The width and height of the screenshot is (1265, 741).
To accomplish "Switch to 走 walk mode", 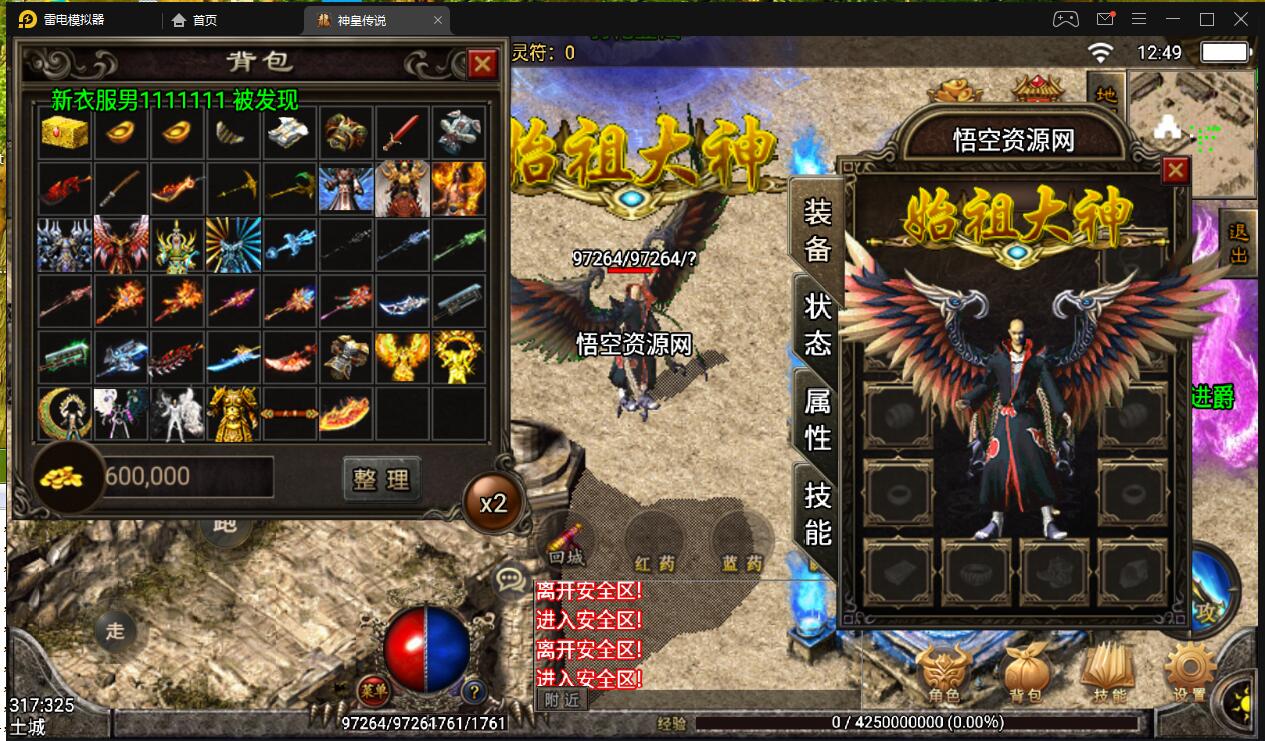I will click(x=116, y=630).
